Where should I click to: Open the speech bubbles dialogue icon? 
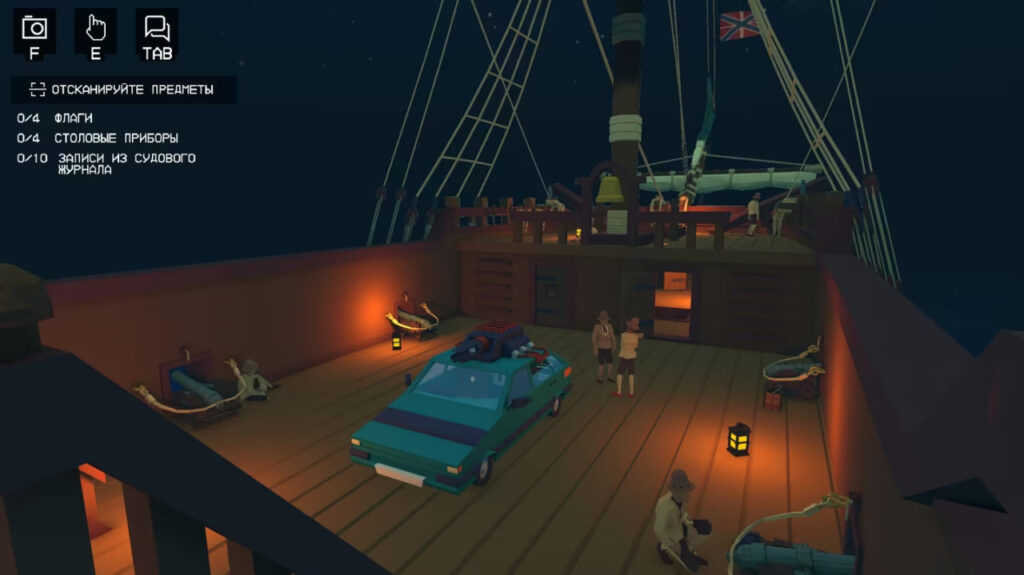157,28
